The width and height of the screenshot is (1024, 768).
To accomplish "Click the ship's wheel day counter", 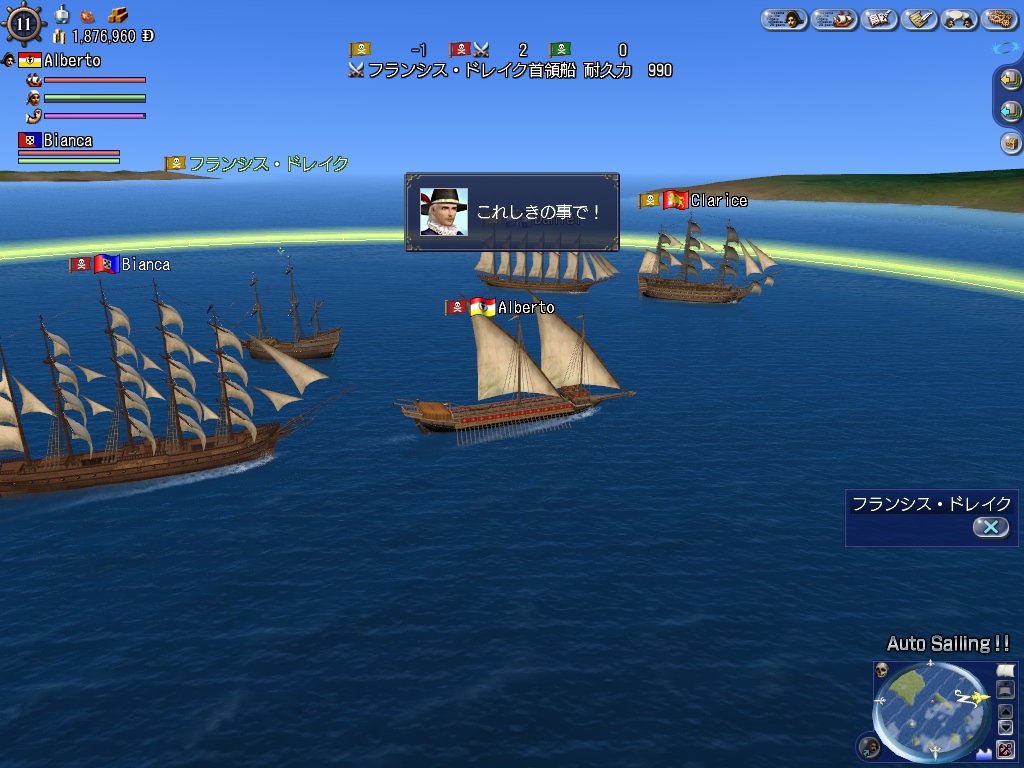I will point(24,22).
